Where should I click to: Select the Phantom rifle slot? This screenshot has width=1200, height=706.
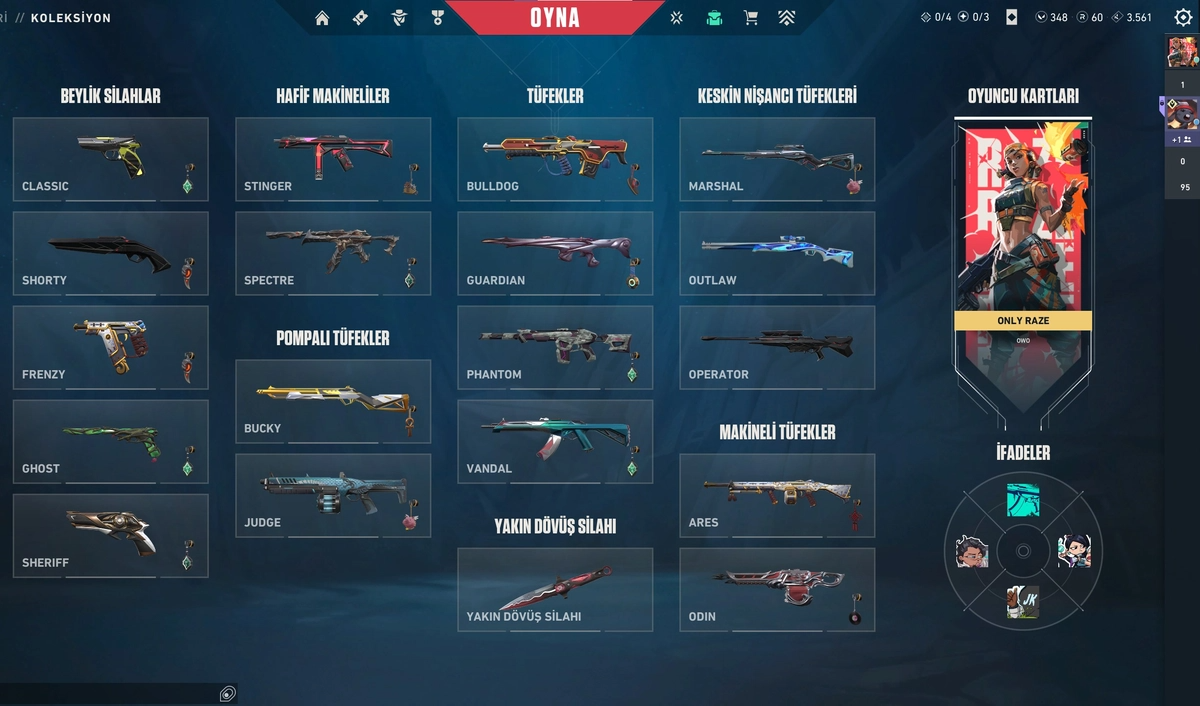555,347
